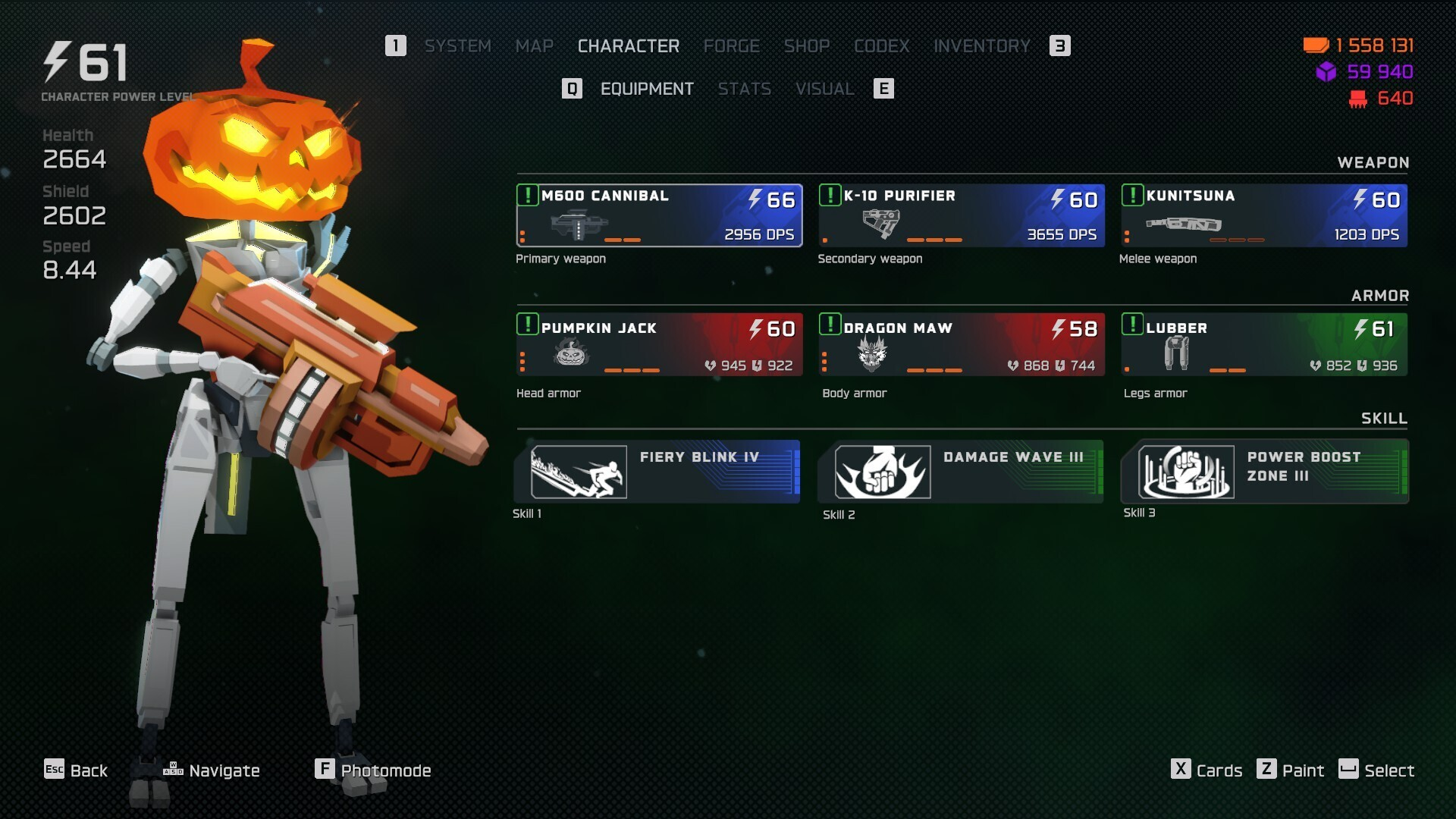This screenshot has width=1456, height=819.
Task: Go to the Forge tab
Action: click(731, 46)
